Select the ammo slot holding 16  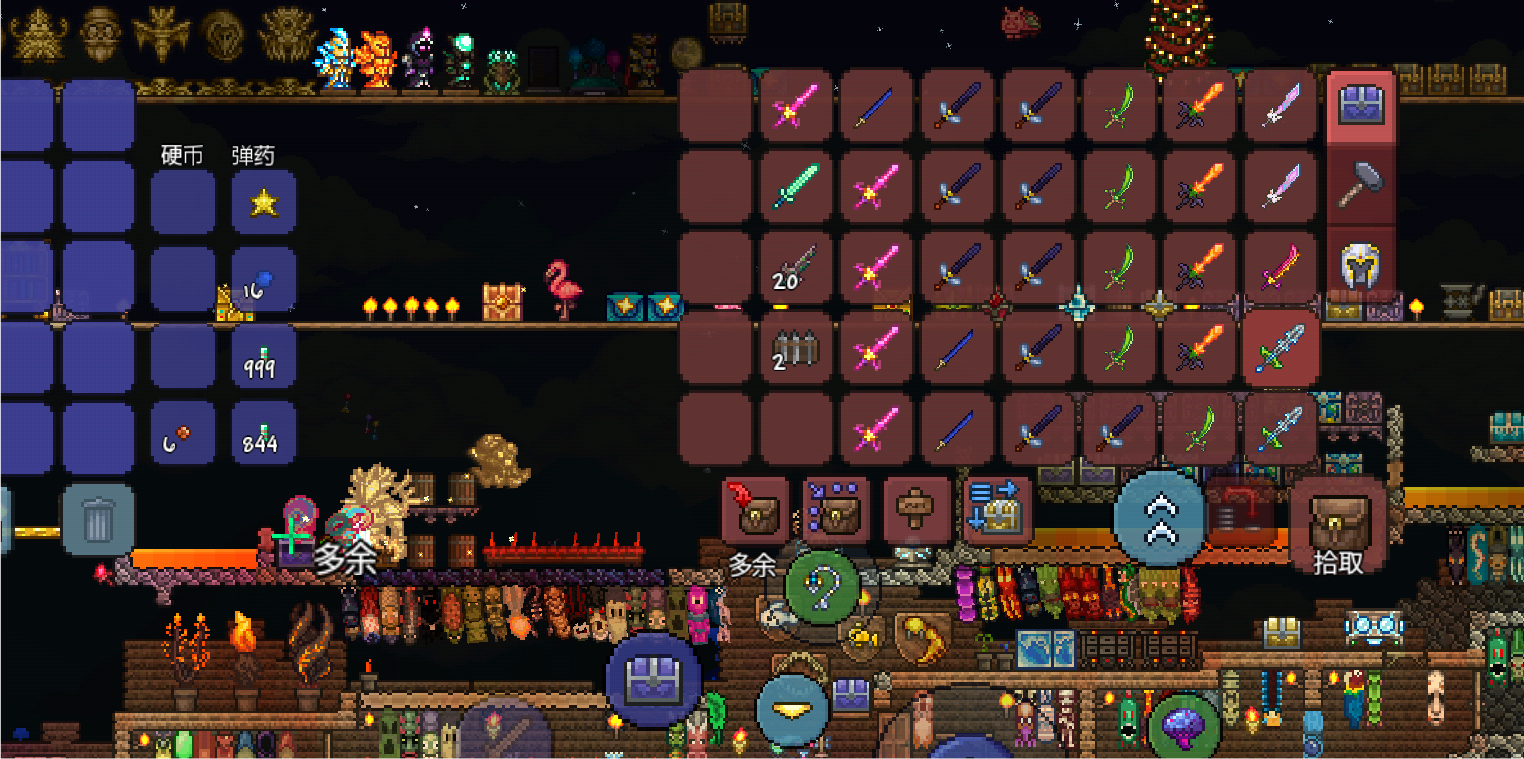click(263, 280)
